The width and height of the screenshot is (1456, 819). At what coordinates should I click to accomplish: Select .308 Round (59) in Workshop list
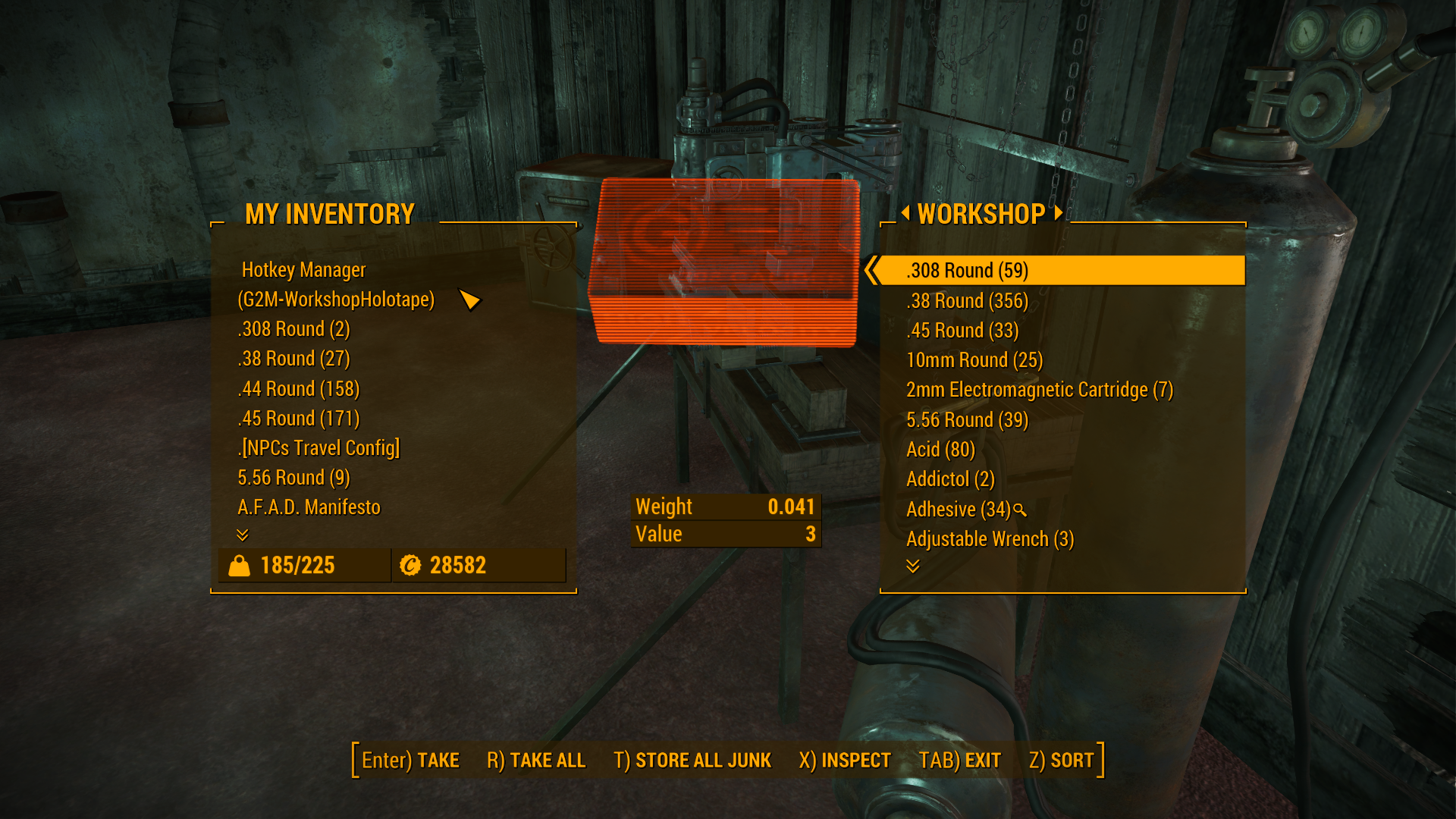967,271
